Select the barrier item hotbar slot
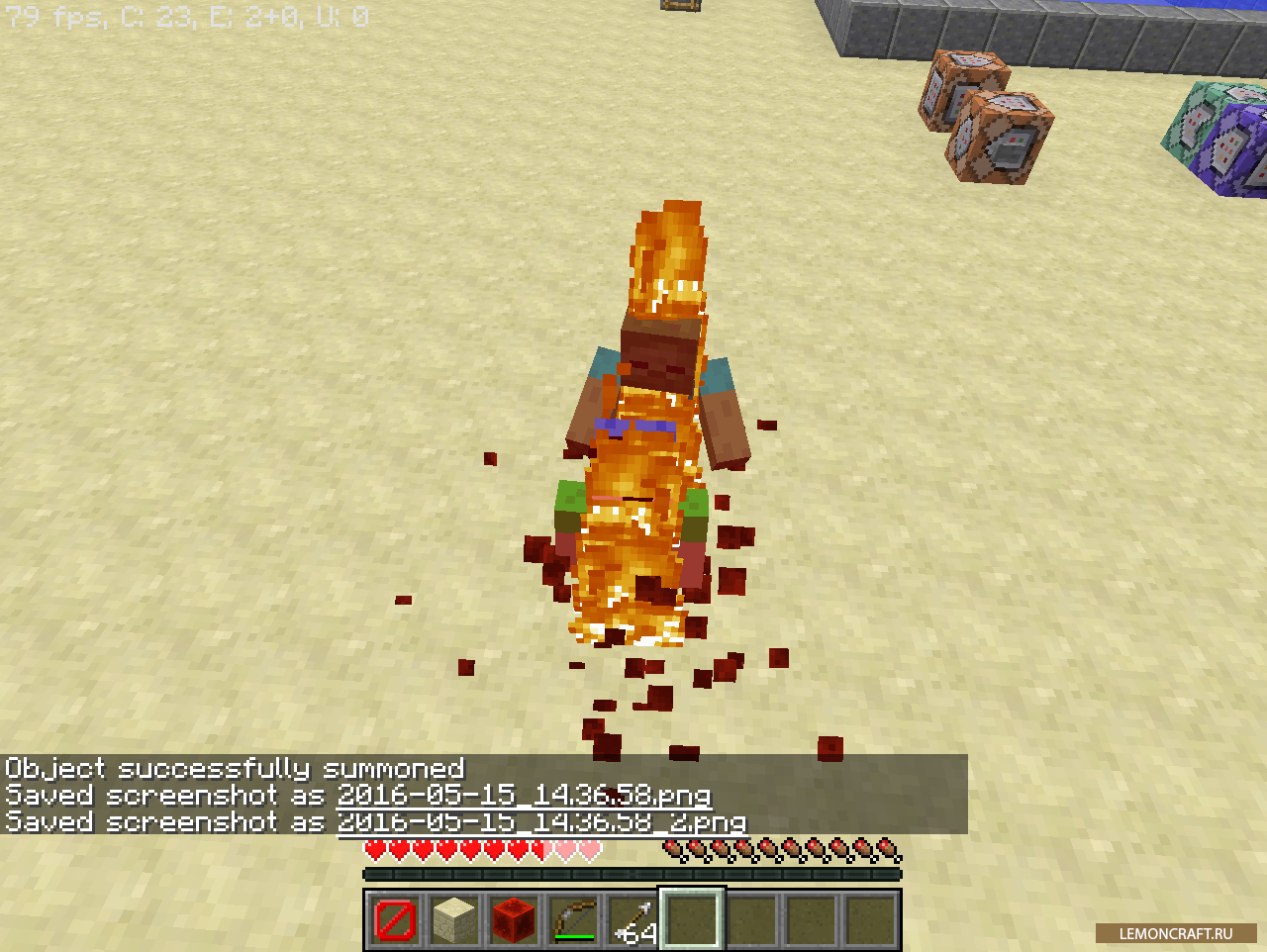This screenshot has width=1267, height=952. pos(395,919)
